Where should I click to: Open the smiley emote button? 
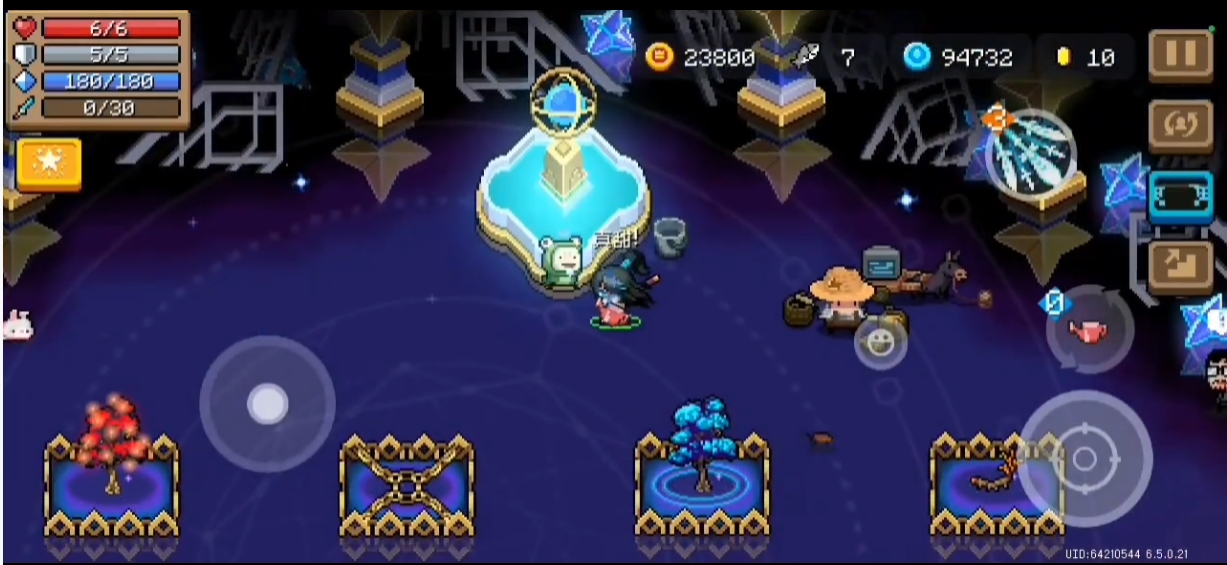880,343
